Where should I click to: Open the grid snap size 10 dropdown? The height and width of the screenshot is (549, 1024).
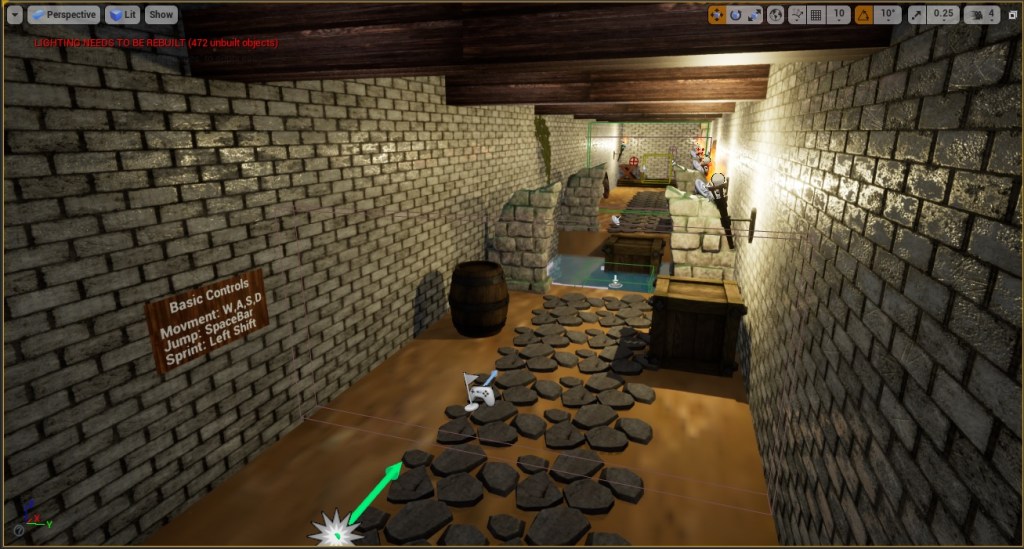(x=840, y=15)
